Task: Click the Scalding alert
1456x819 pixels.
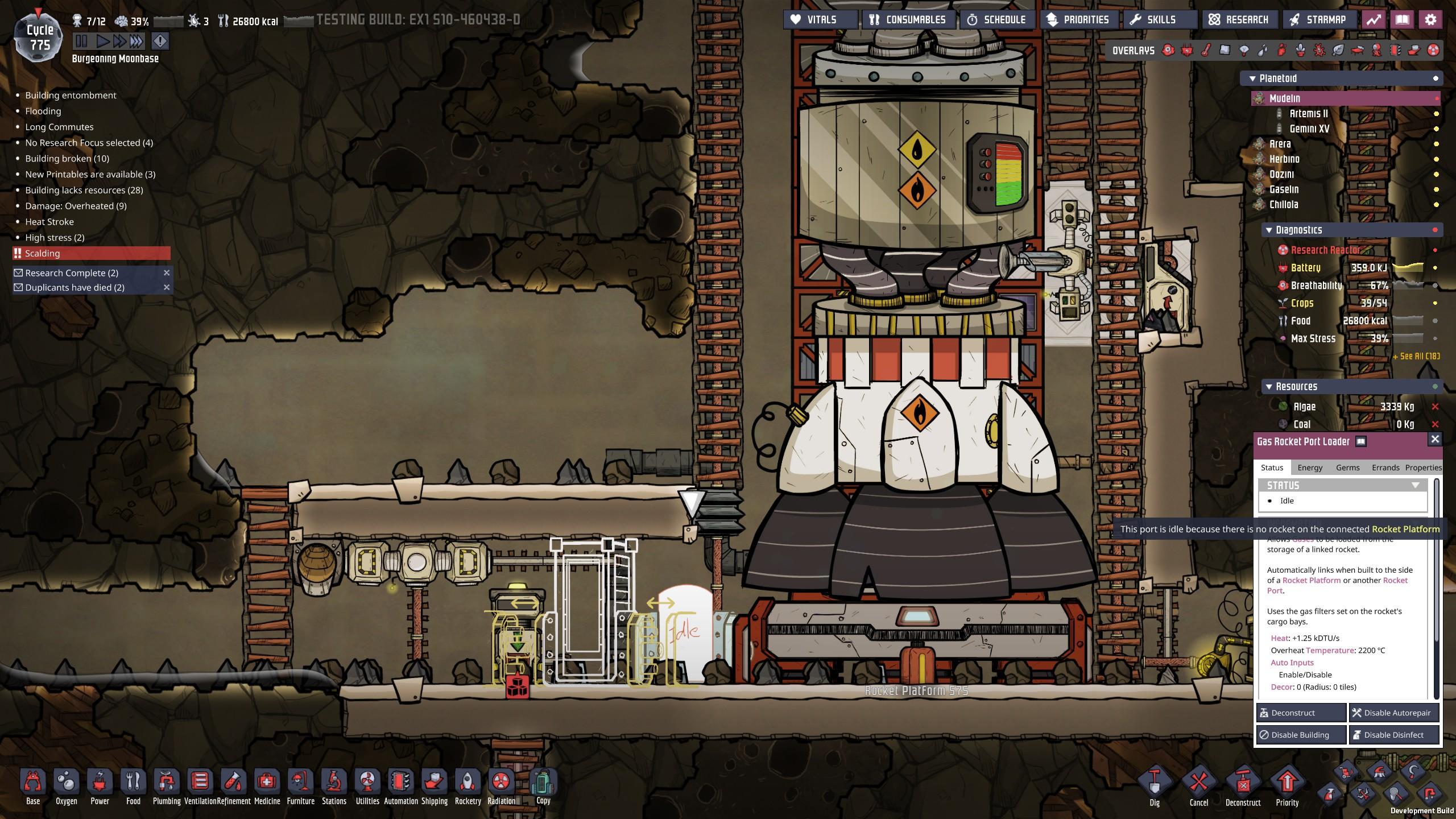Action: [x=91, y=253]
